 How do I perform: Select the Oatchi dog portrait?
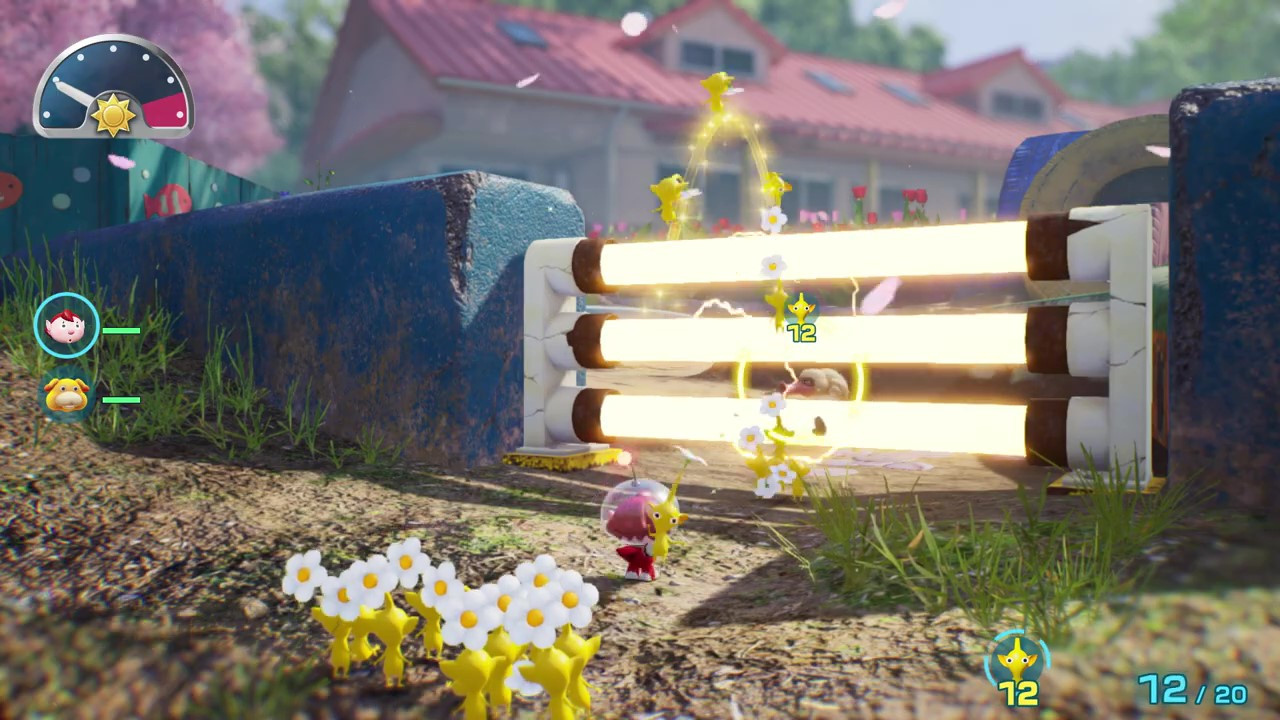(67, 394)
